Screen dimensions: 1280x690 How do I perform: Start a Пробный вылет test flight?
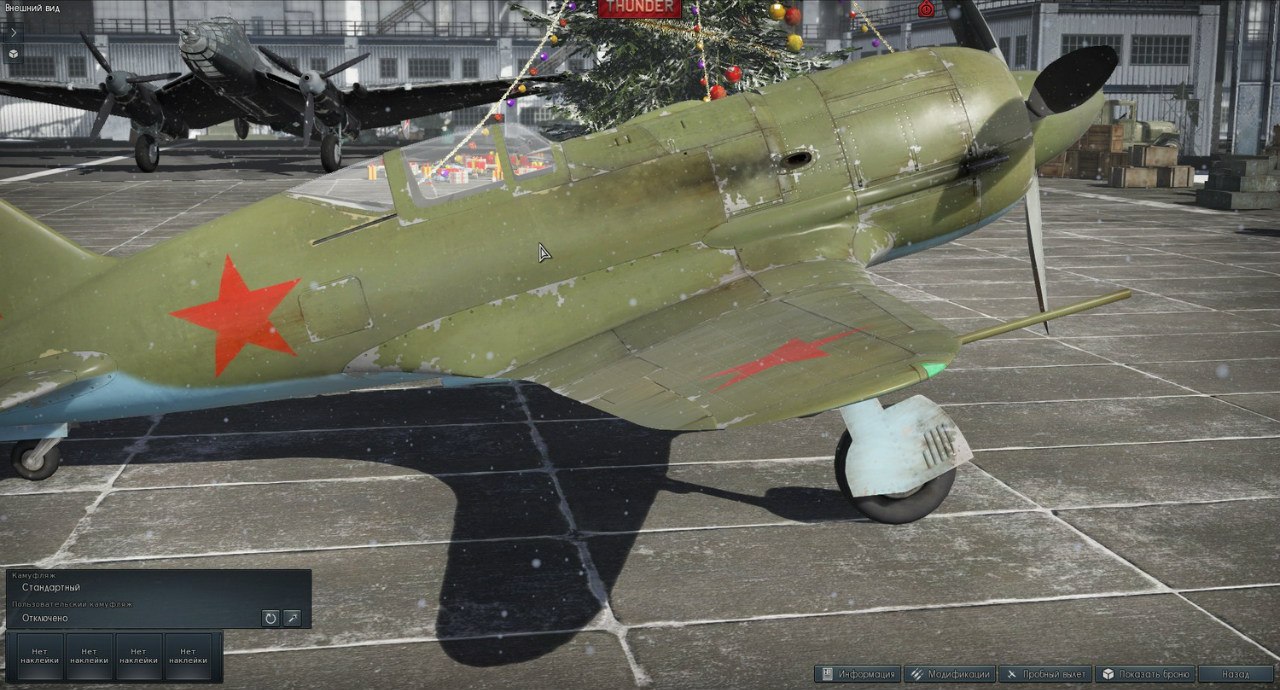coord(1045,674)
